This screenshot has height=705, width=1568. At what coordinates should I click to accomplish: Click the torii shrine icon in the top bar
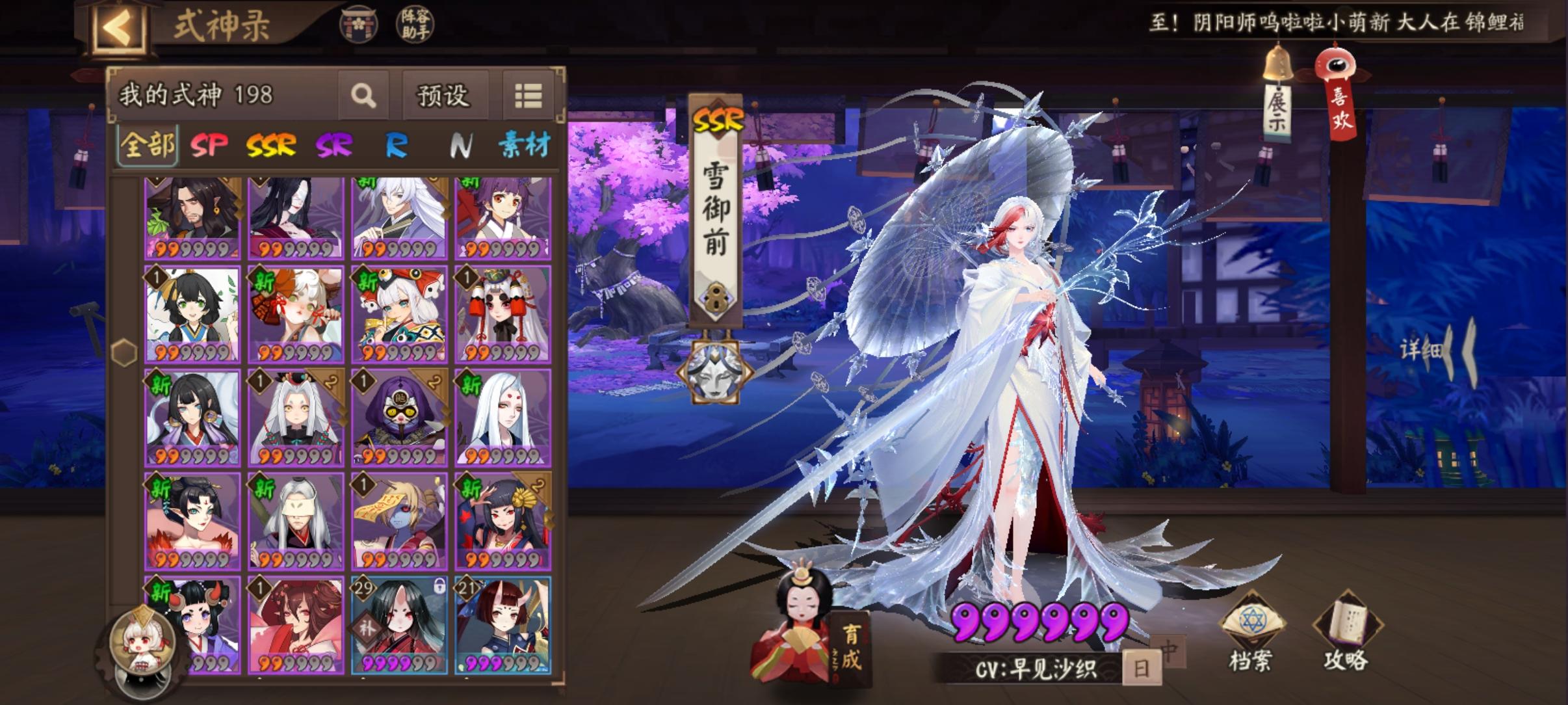(x=359, y=25)
